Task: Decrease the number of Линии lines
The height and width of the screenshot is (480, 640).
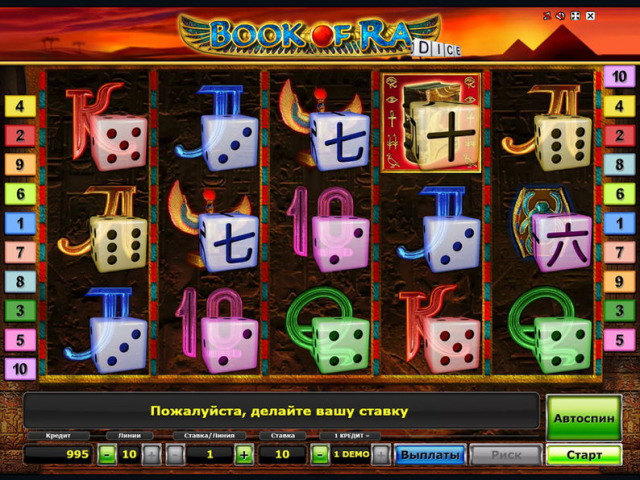Action: point(107,455)
